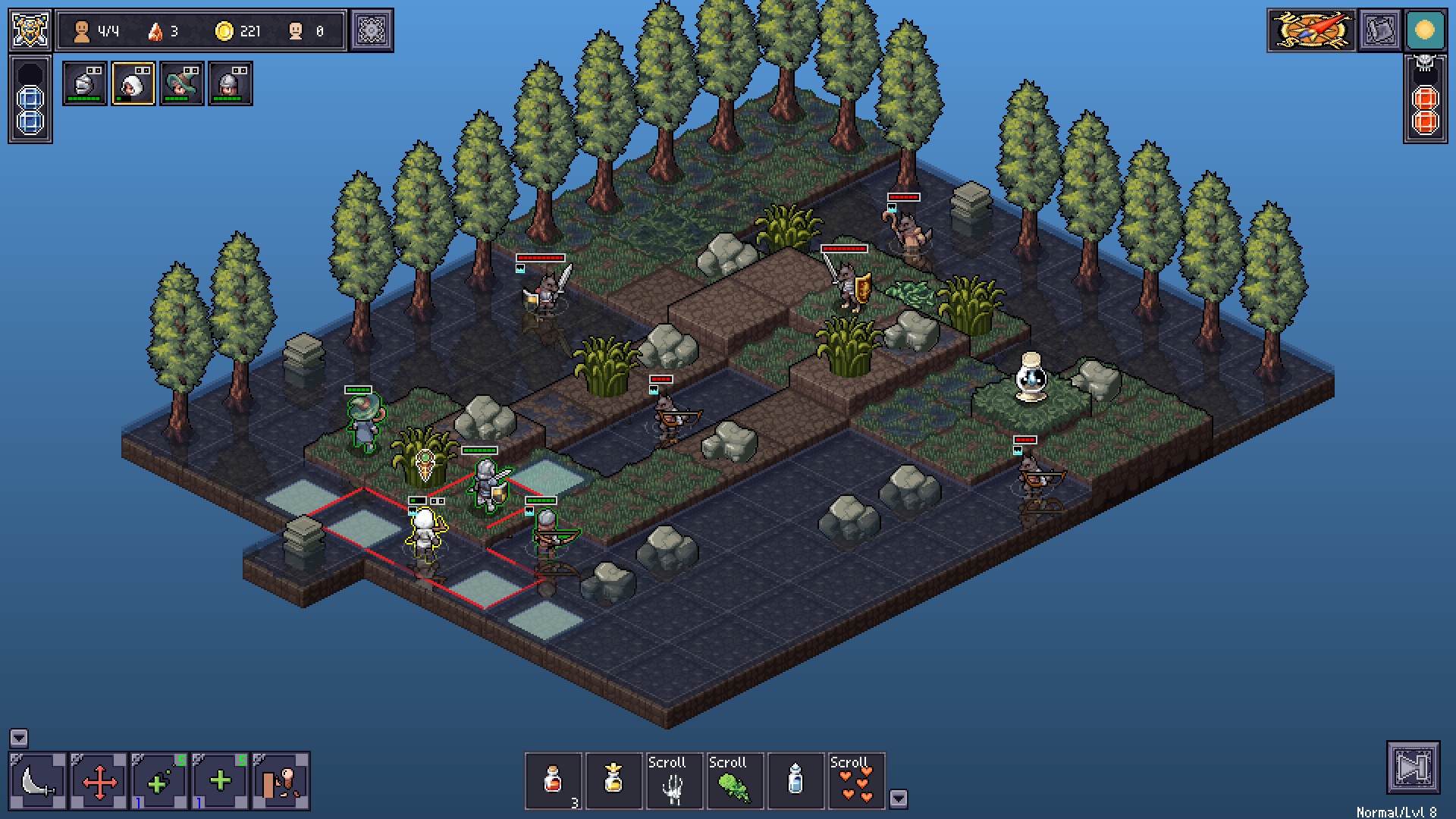Viewport: 1456px width, 819px height.
Task: Use the skeleton hand Scroll item
Action: [x=673, y=781]
